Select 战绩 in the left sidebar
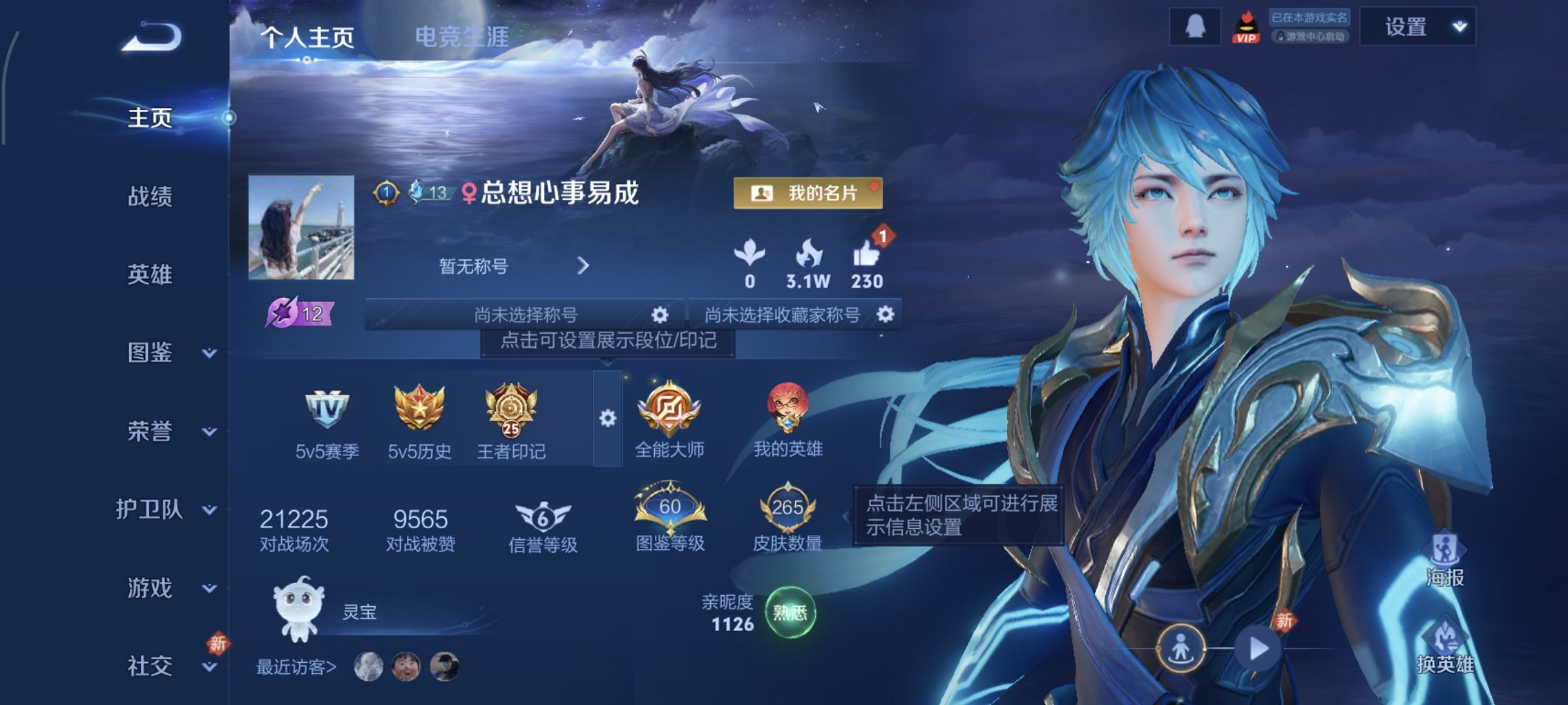This screenshot has height=705, width=1568. pyautogui.click(x=151, y=197)
